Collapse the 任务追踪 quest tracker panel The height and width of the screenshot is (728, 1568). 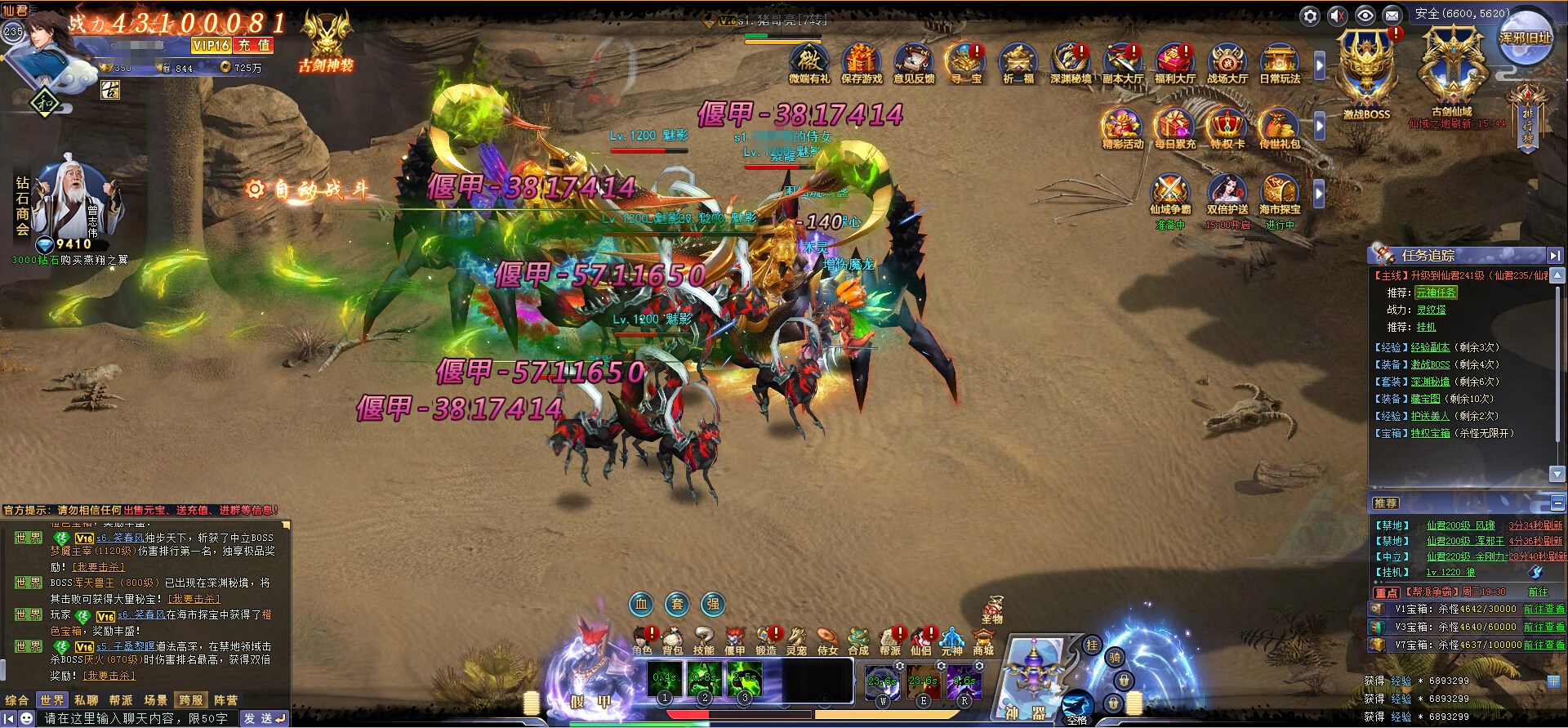pos(1554,255)
